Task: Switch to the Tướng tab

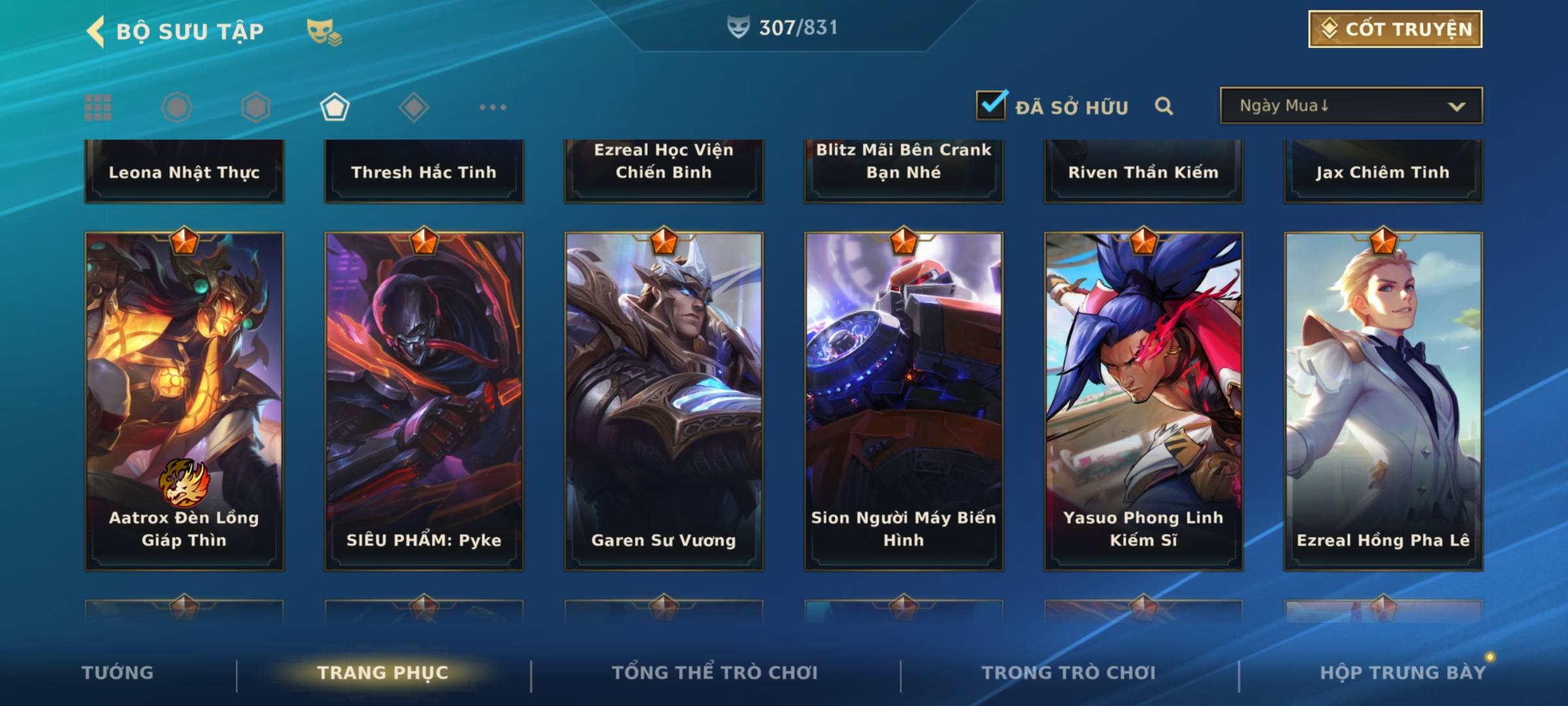Action: coord(118,673)
